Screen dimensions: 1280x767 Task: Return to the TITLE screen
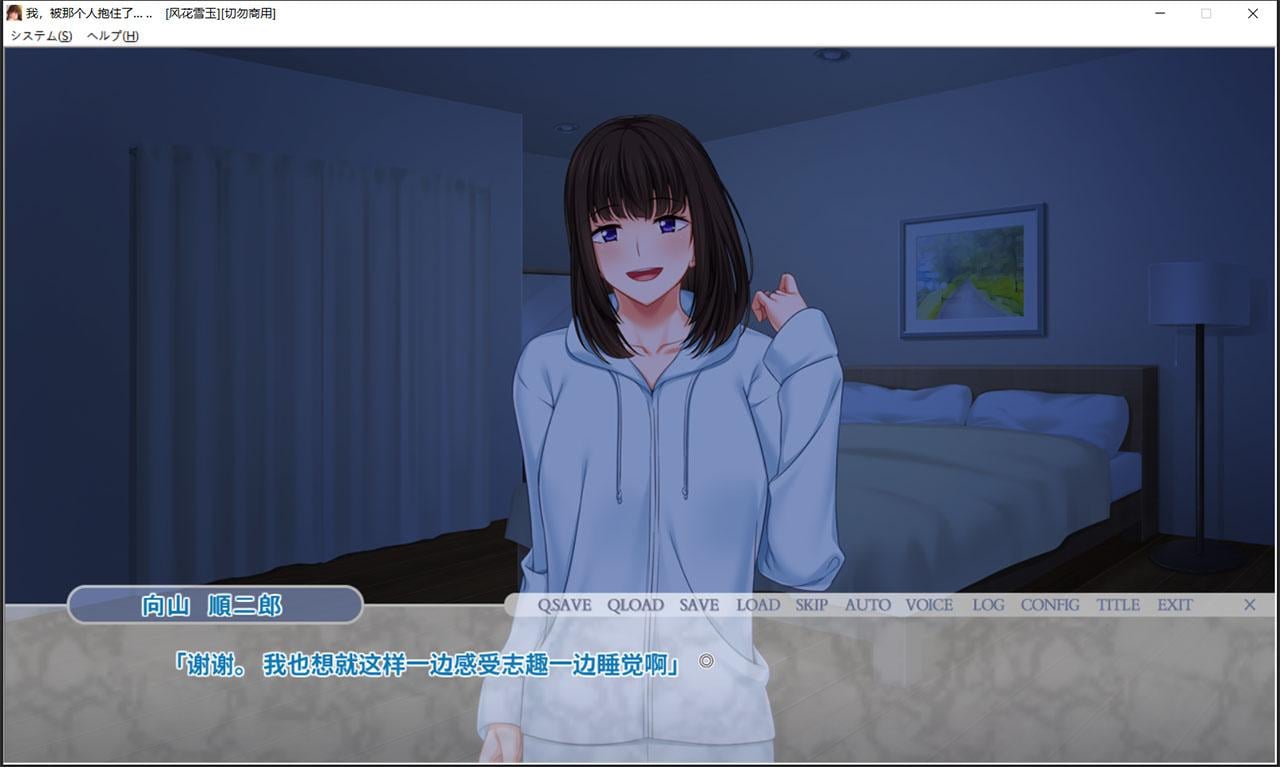1117,604
